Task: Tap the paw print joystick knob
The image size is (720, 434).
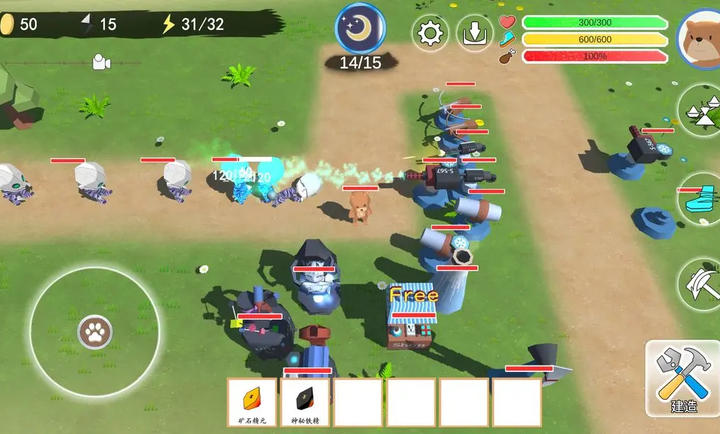Action: [95, 330]
